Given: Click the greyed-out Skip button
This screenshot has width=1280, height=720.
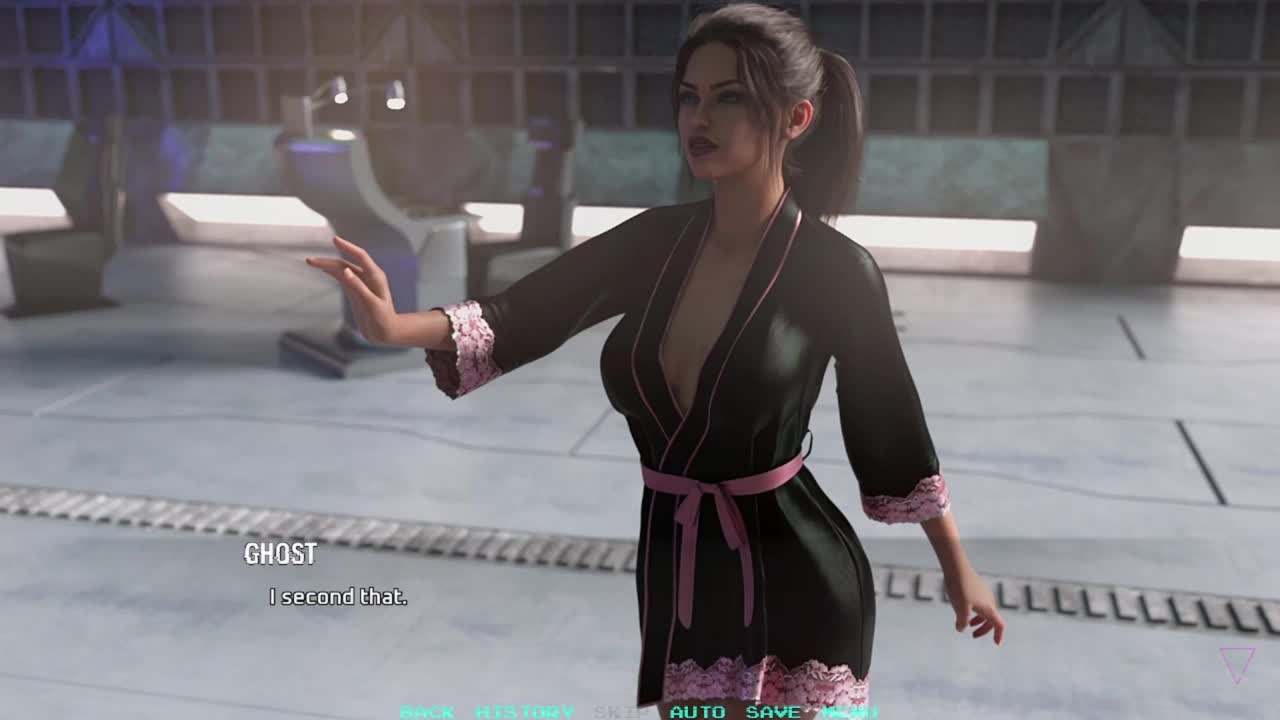Looking at the screenshot, I should pyautogui.click(x=621, y=712).
